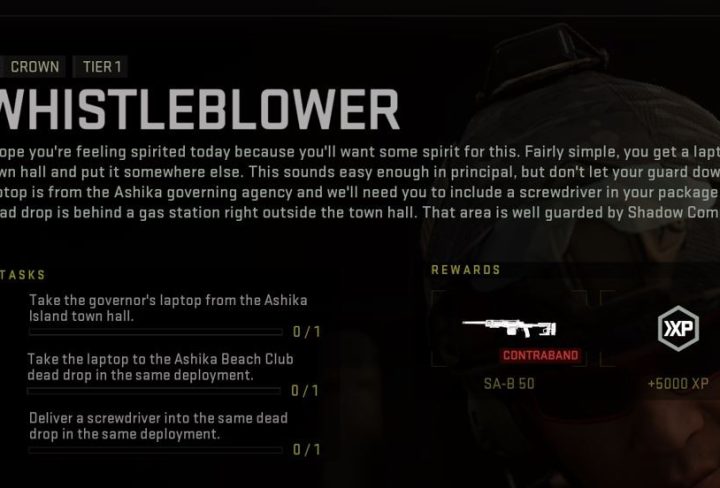Click the CROWN faction tag
Viewport: 720px width, 488px height.
coord(34,68)
